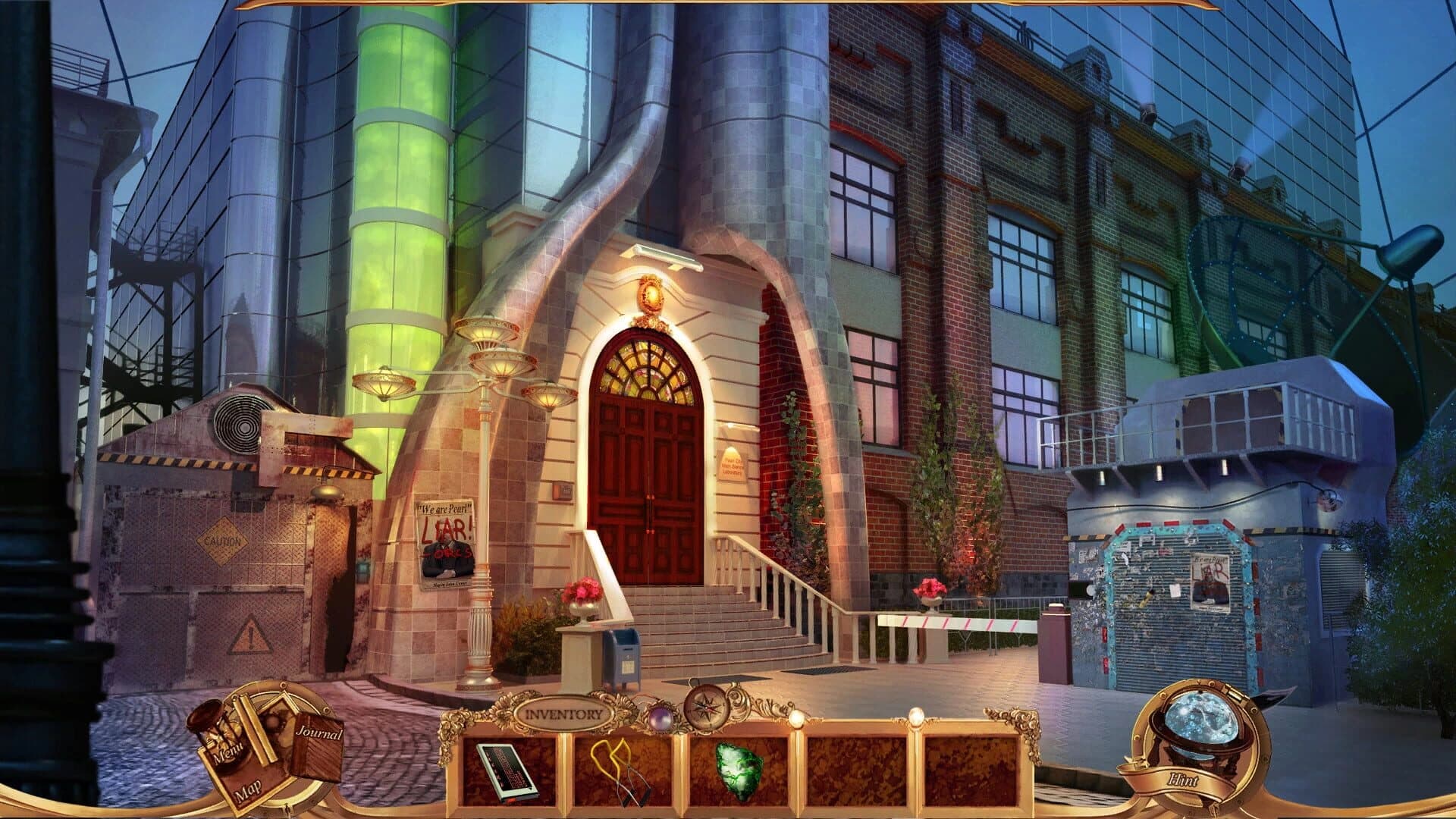Screen dimensions: 1456x819
Task: Click the oval emblem above the doorway
Action: (652, 293)
